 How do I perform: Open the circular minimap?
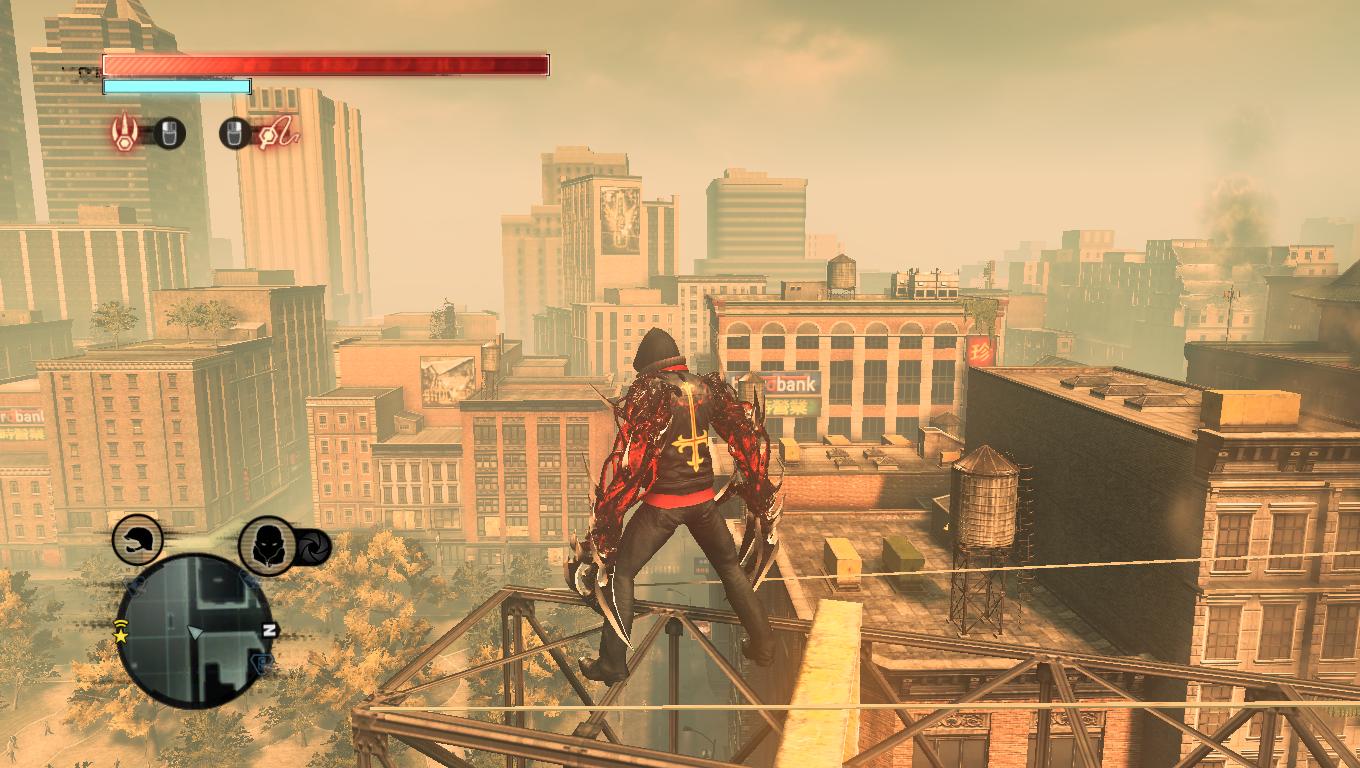pyautogui.click(x=194, y=630)
